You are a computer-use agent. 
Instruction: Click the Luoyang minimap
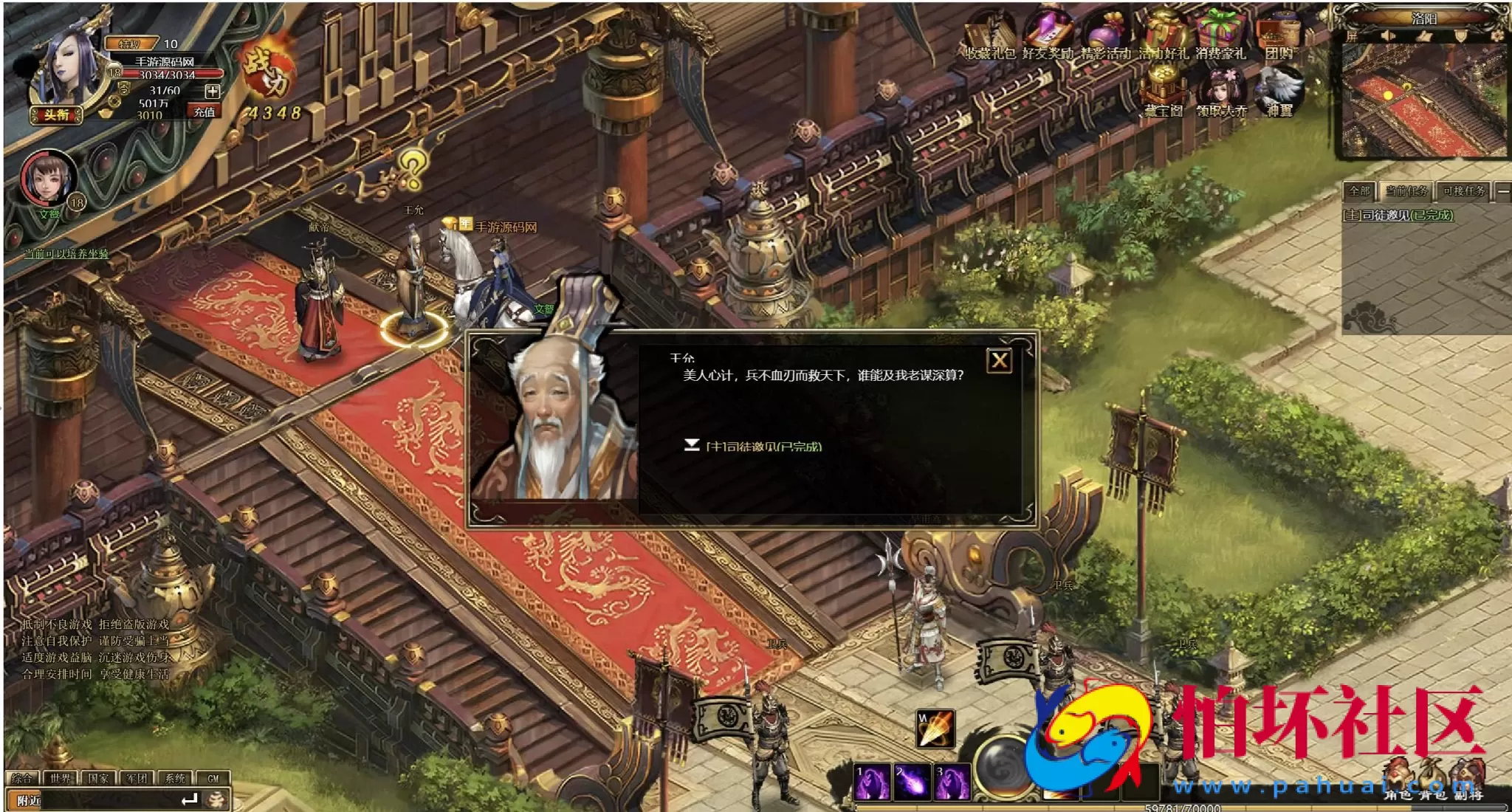point(1423,100)
